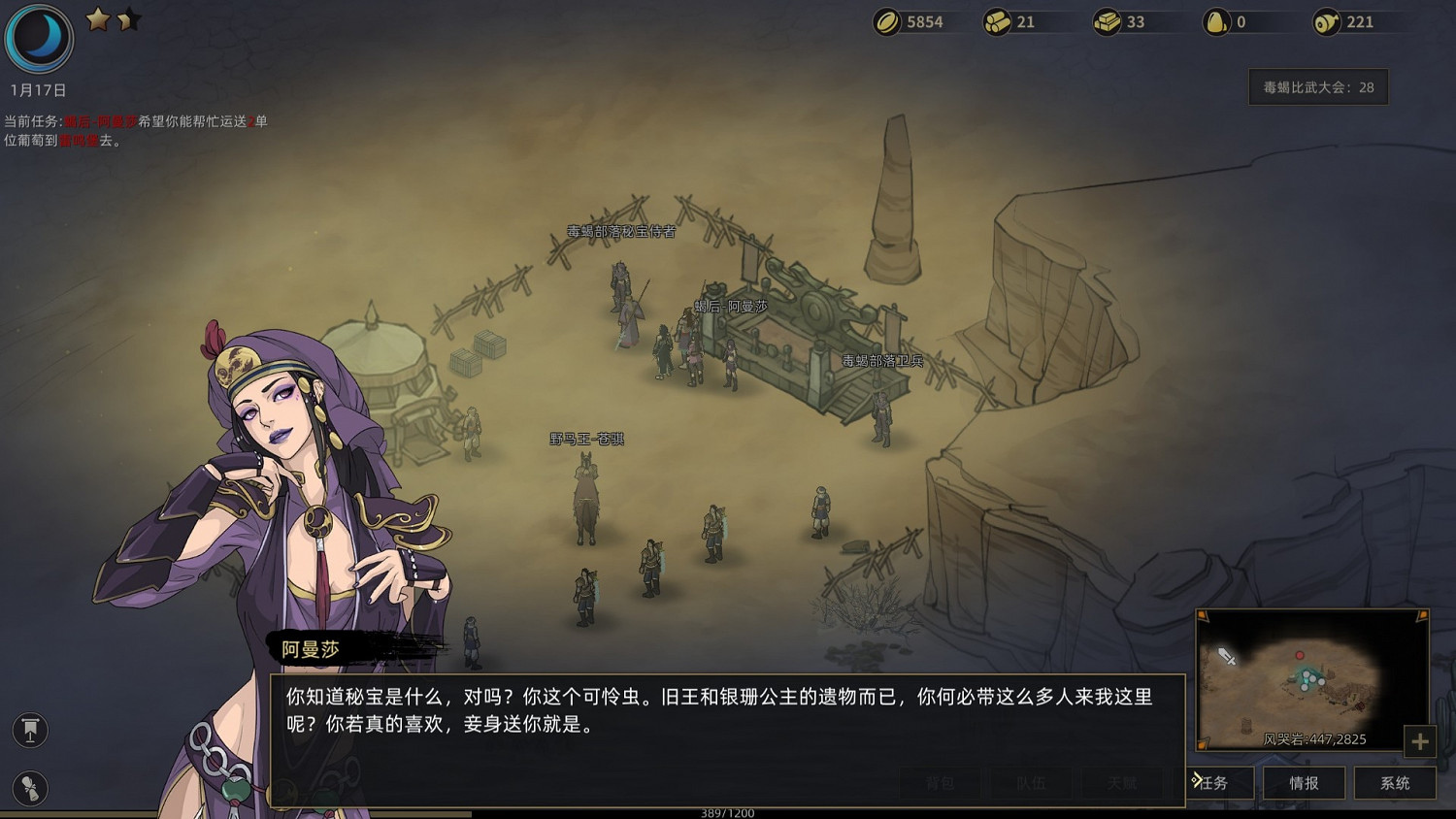Open the 情报 intel panel

point(1303,783)
